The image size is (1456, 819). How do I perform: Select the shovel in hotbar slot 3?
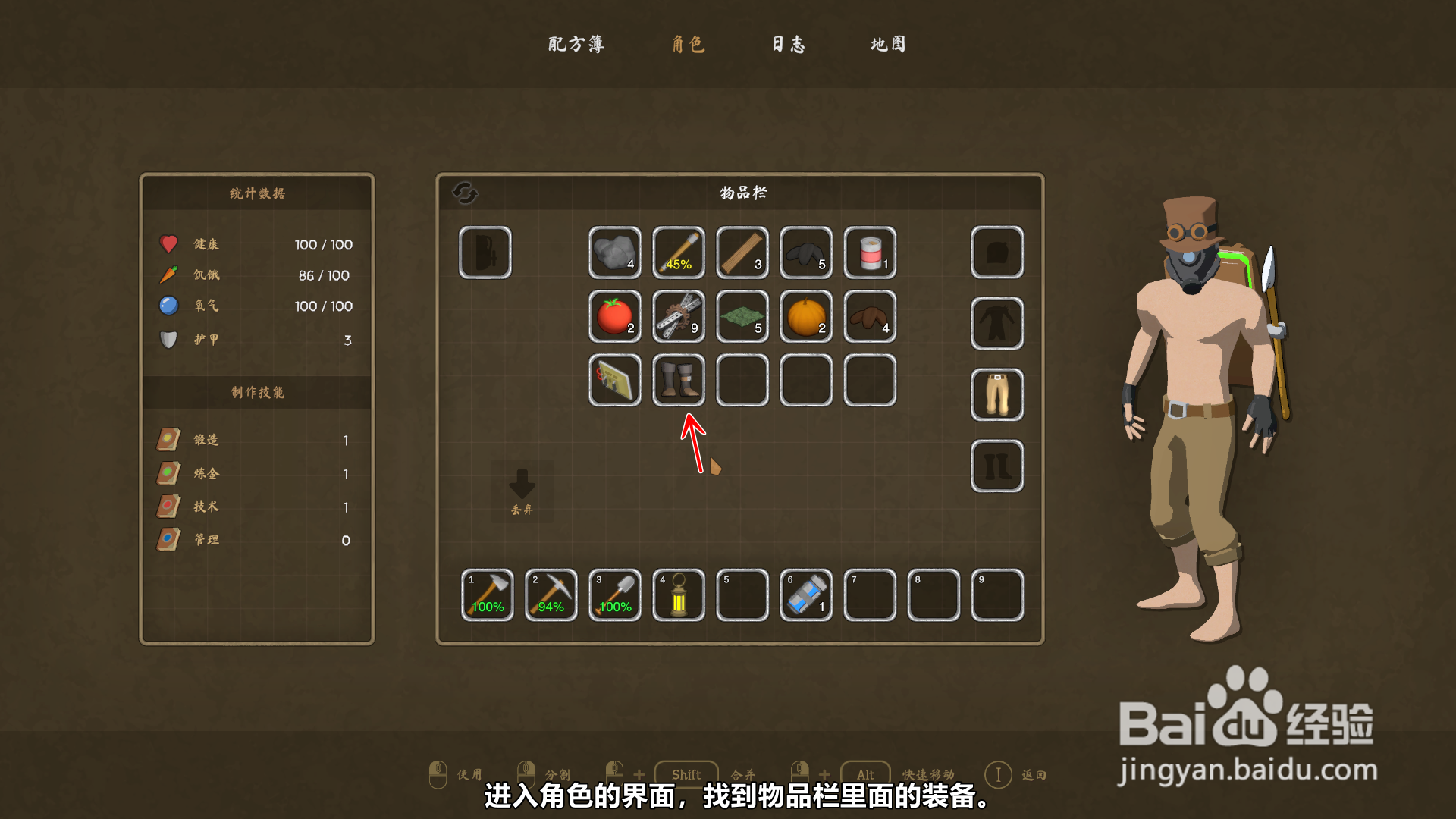(614, 595)
